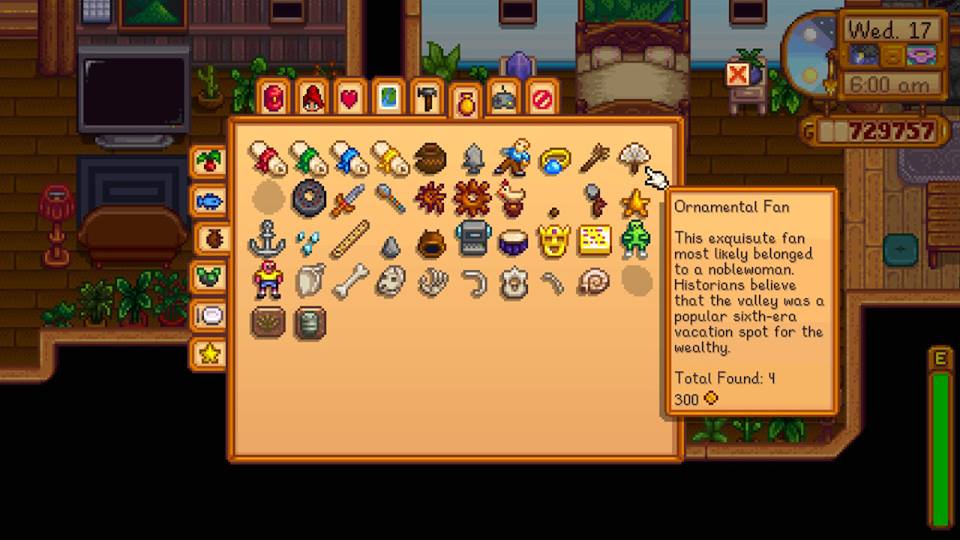Switch to the Skills tab
Viewport: 960px width, 540px height.
pyautogui.click(x=313, y=98)
